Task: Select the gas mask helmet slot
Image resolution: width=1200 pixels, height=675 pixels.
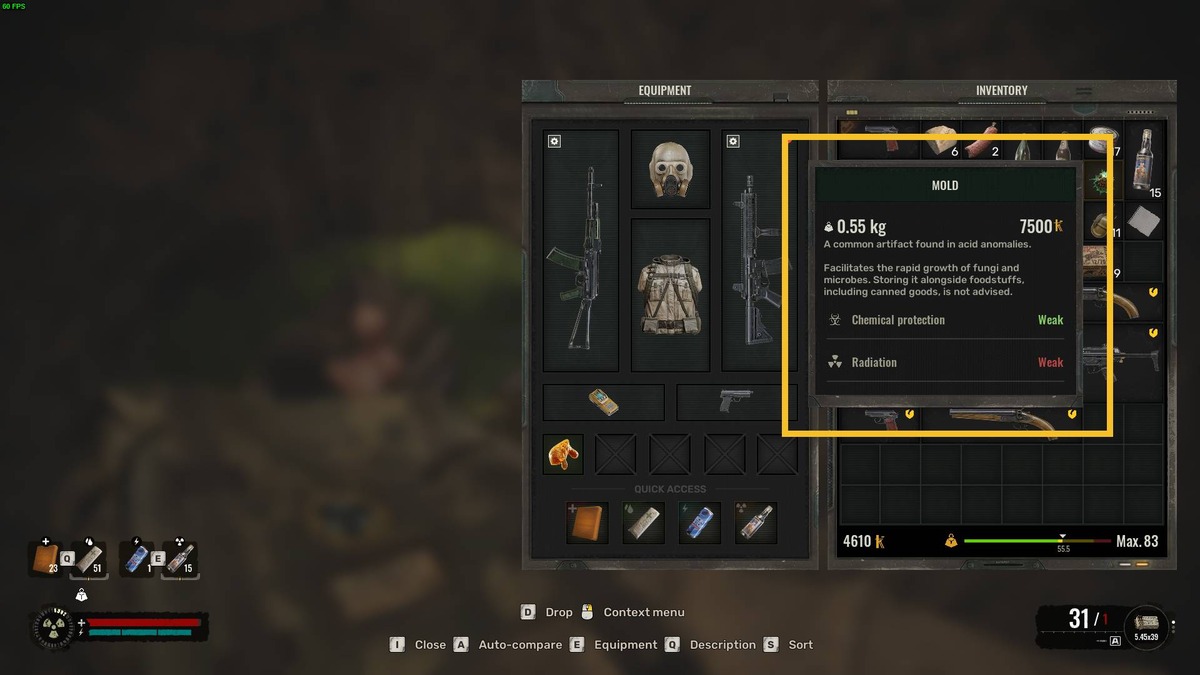Action: tap(670, 169)
